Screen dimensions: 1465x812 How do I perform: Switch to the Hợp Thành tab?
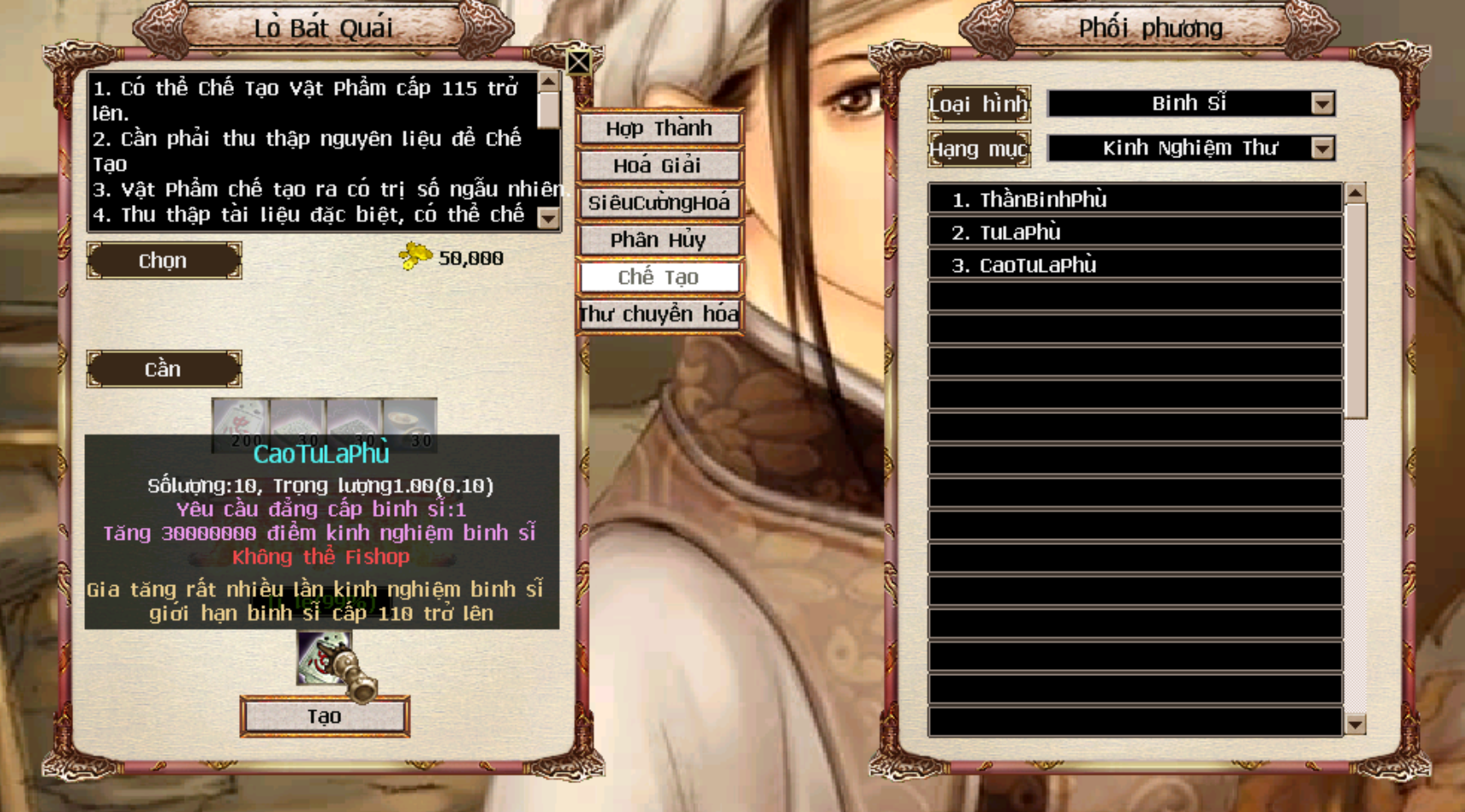pos(658,128)
